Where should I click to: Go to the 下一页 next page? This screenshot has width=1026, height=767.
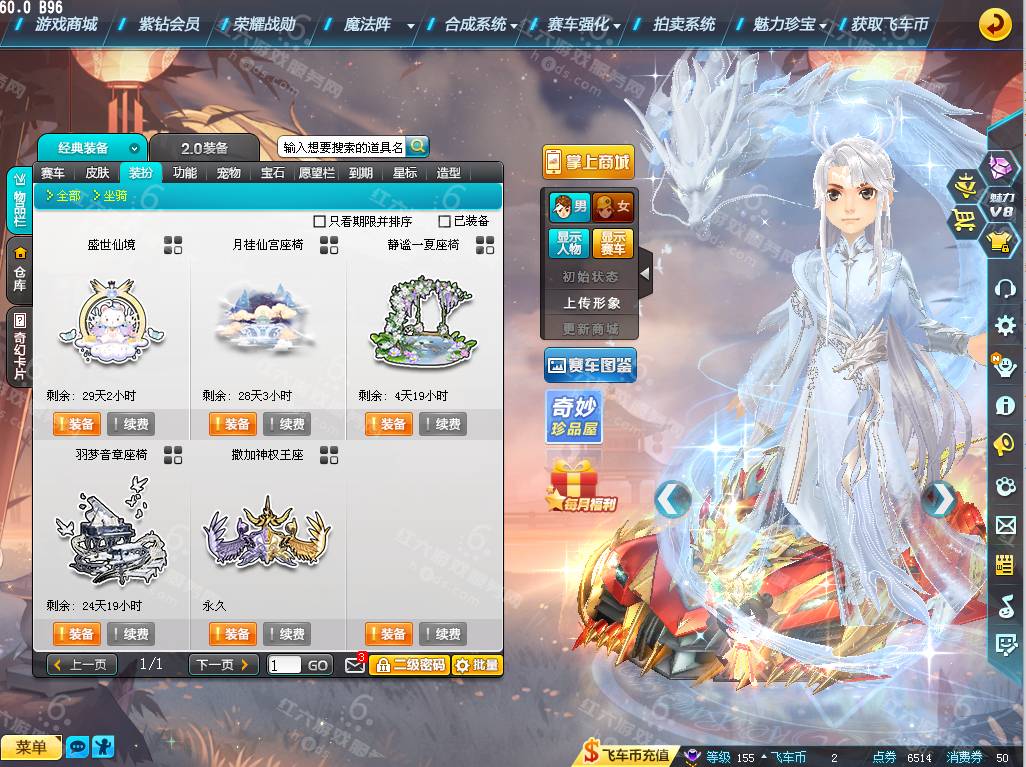point(223,665)
